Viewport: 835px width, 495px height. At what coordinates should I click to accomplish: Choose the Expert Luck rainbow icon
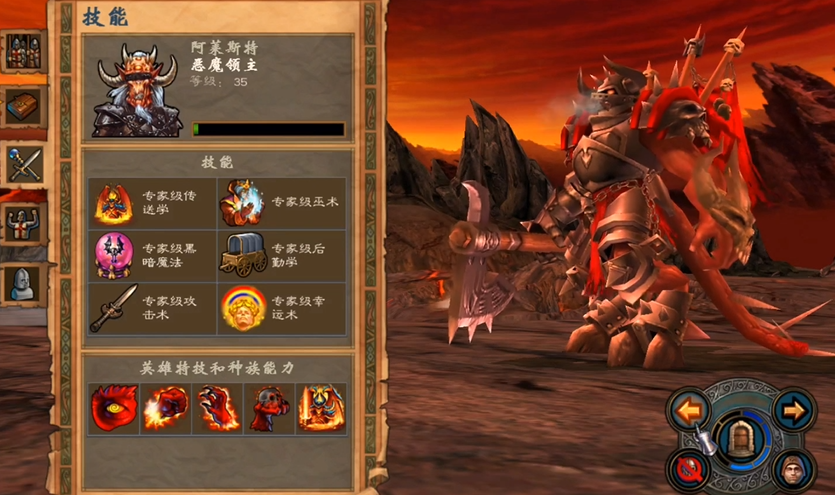coord(241,307)
